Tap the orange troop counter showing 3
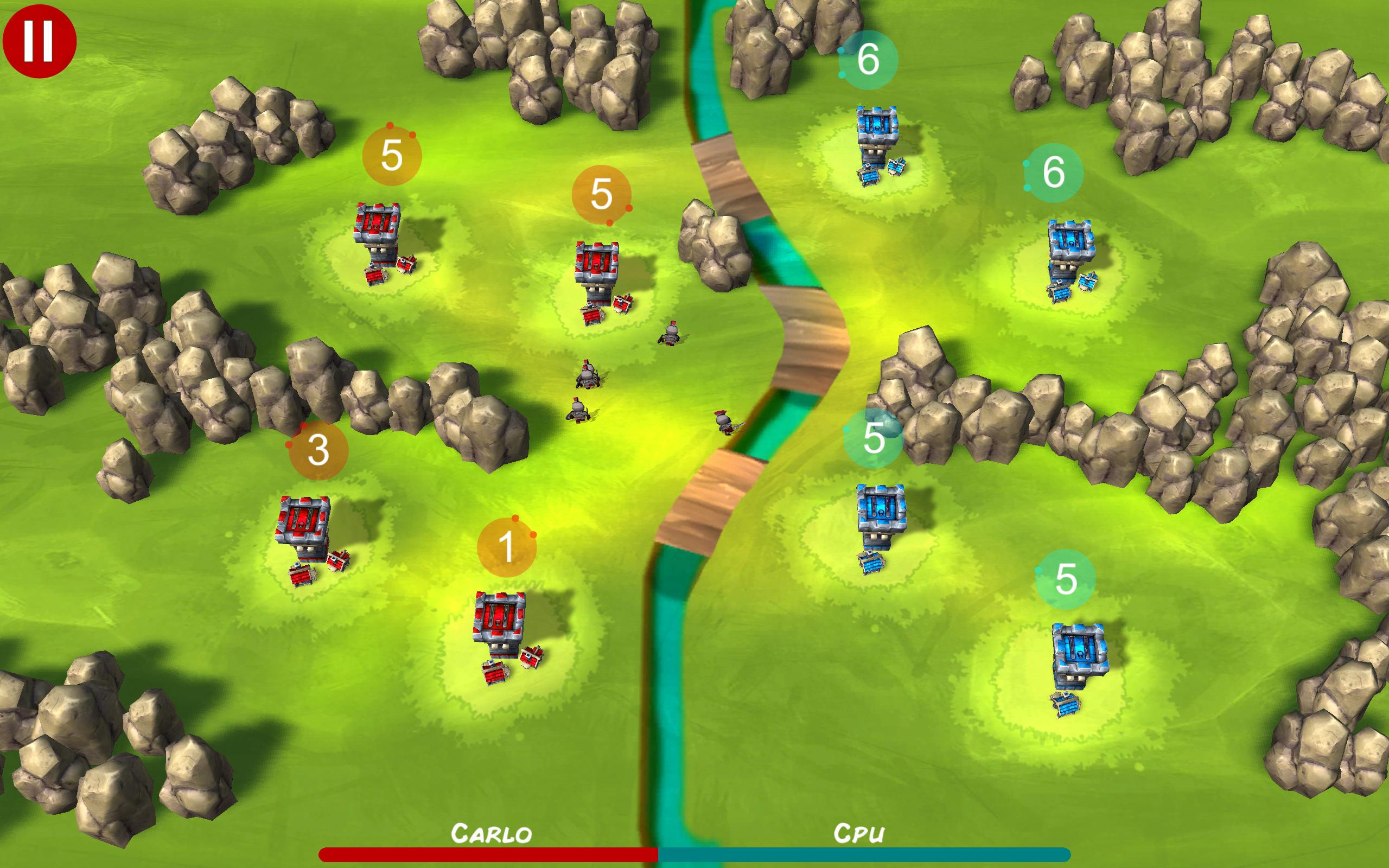Viewport: 1389px width, 868px height. 317,451
